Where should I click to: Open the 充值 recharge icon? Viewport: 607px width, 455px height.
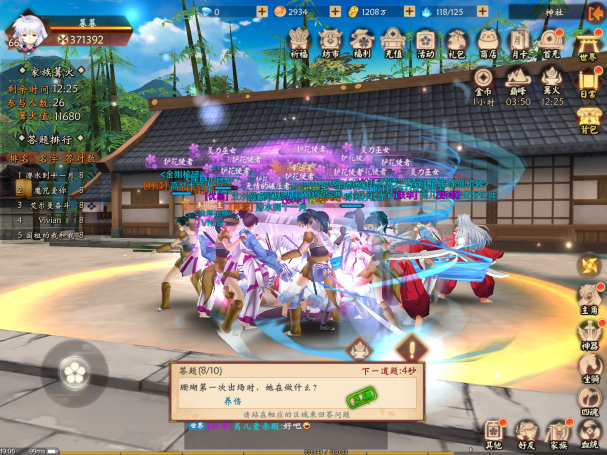coord(394,40)
